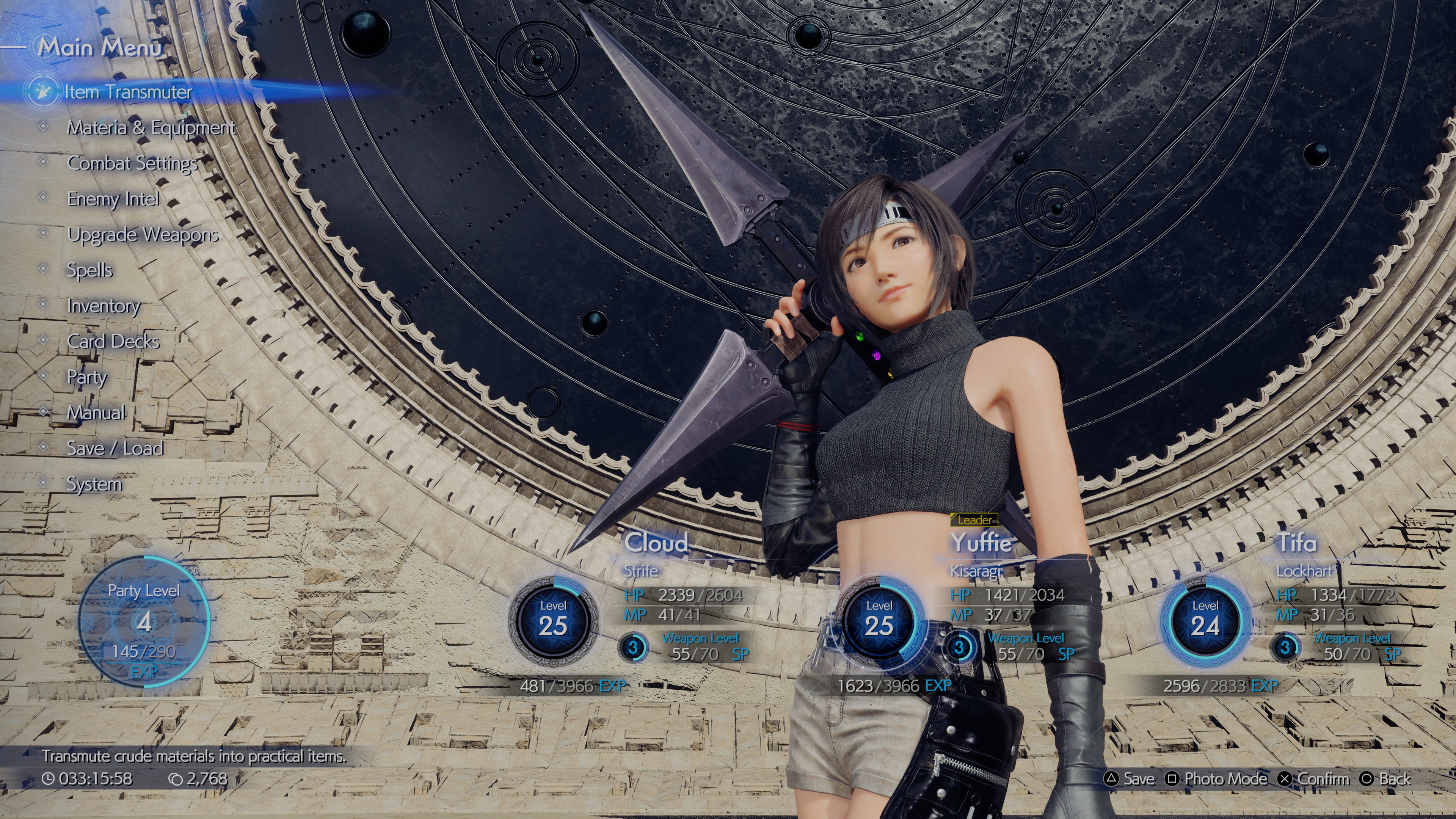Choose Save / Load

click(115, 448)
